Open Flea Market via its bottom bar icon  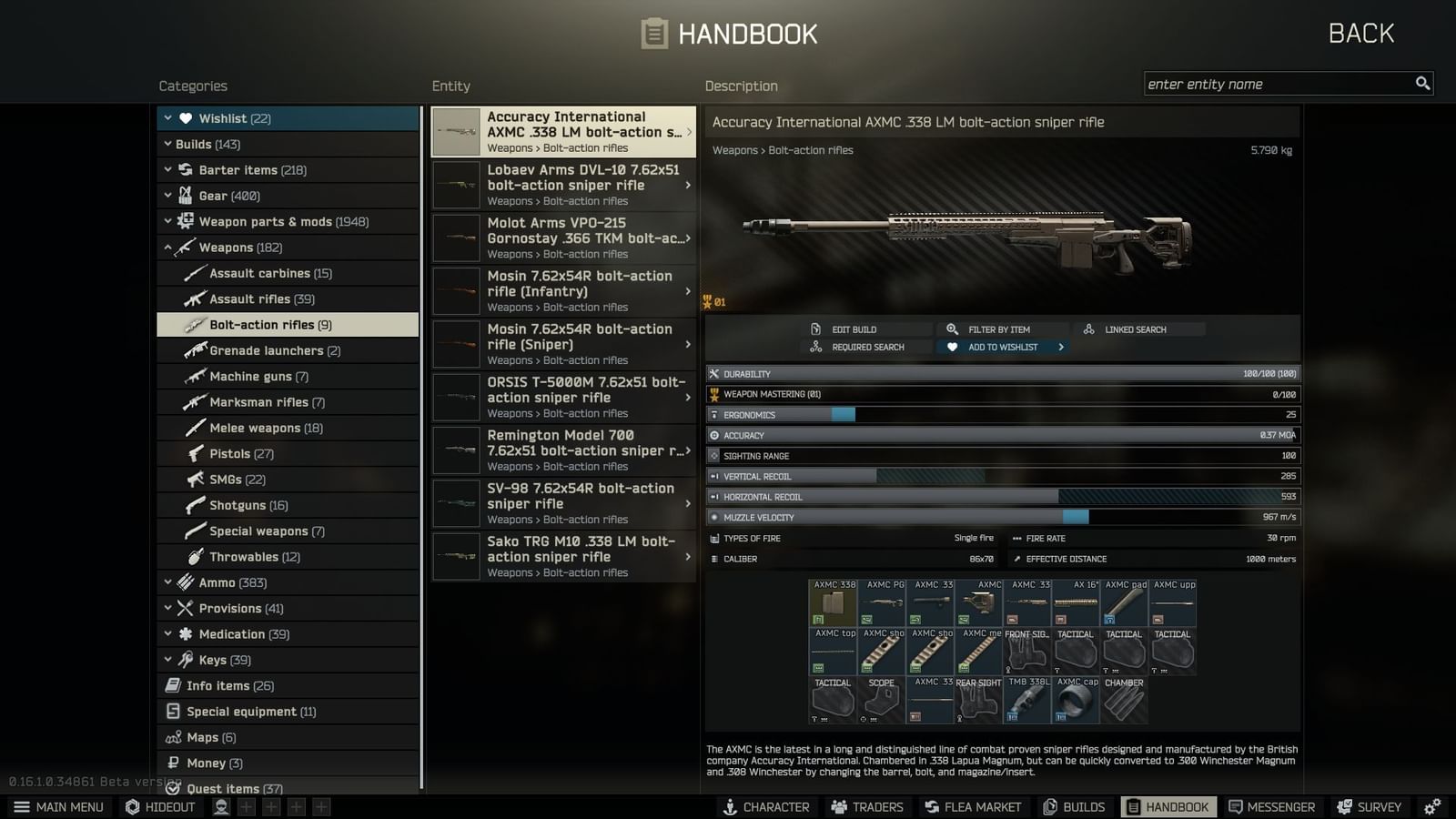(x=930, y=806)
